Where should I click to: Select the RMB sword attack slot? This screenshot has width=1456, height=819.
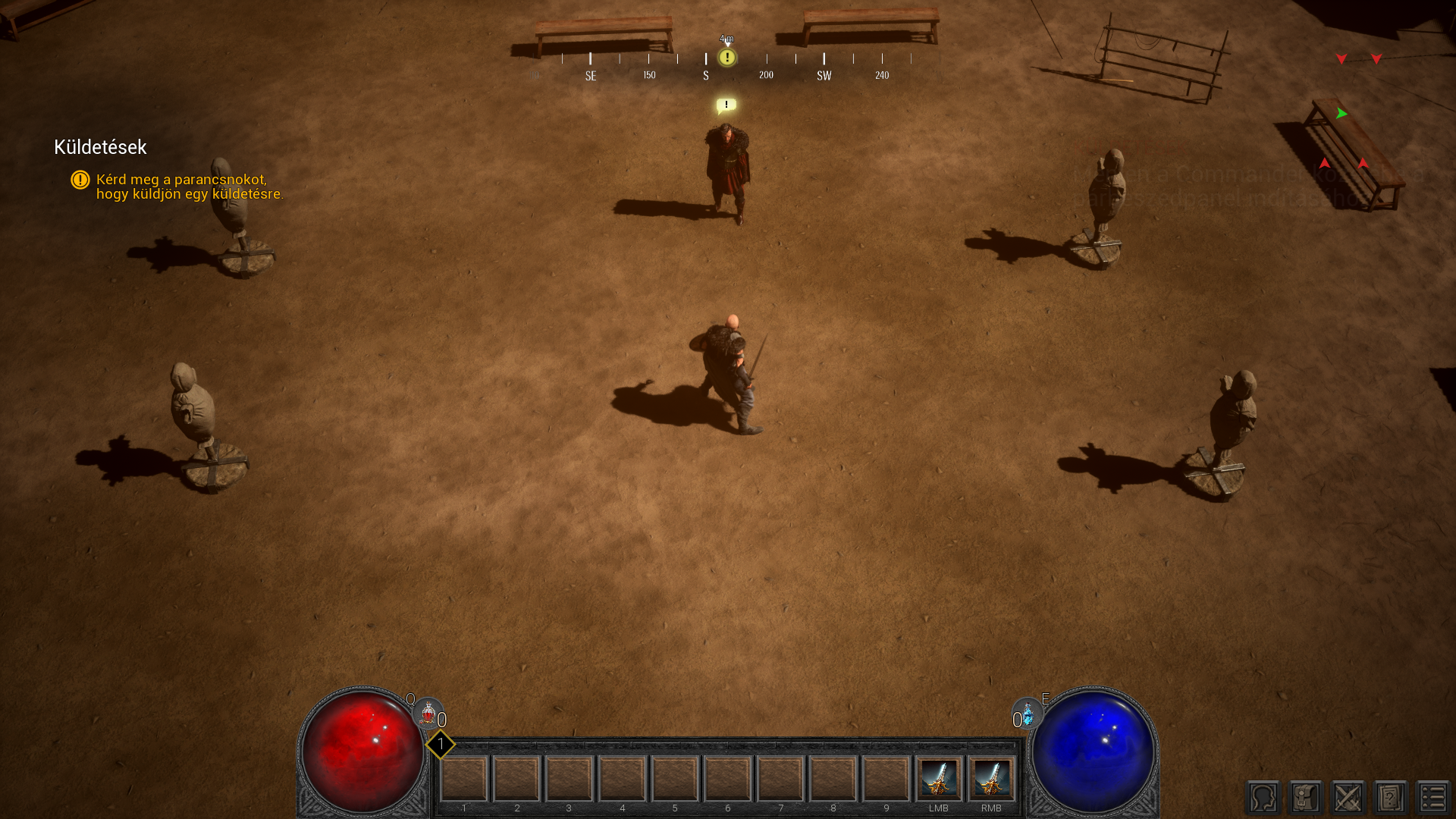[x=991, y=779]
